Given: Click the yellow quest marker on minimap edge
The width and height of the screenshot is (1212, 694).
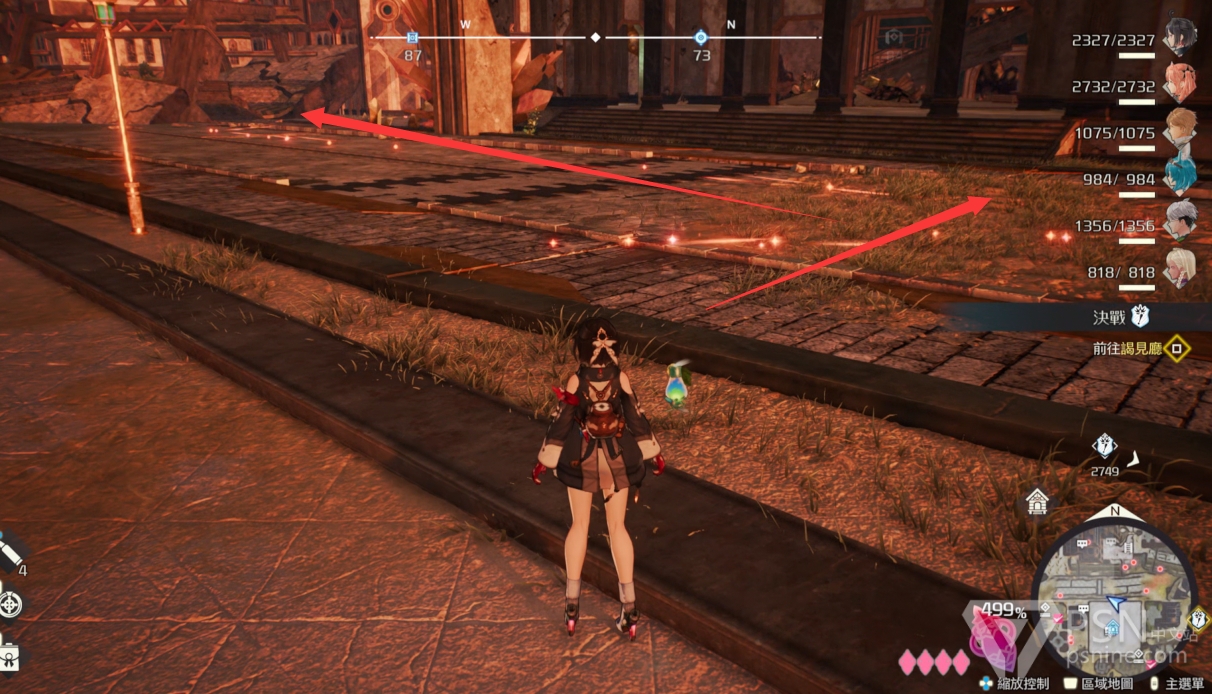Looking at the screenshot, I should click(1199, 620).
